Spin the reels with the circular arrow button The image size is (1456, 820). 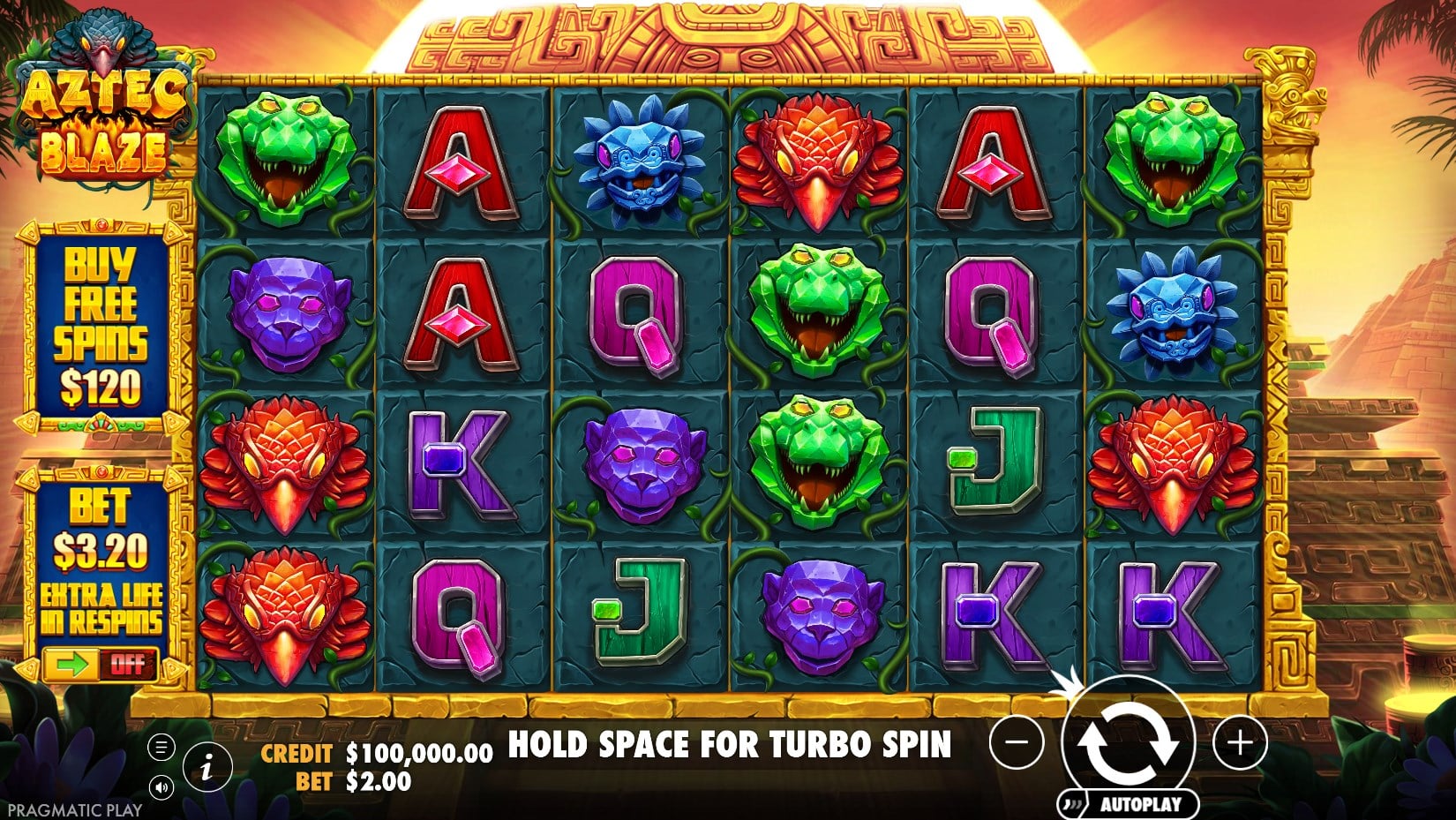click(x=1128, y=743)
